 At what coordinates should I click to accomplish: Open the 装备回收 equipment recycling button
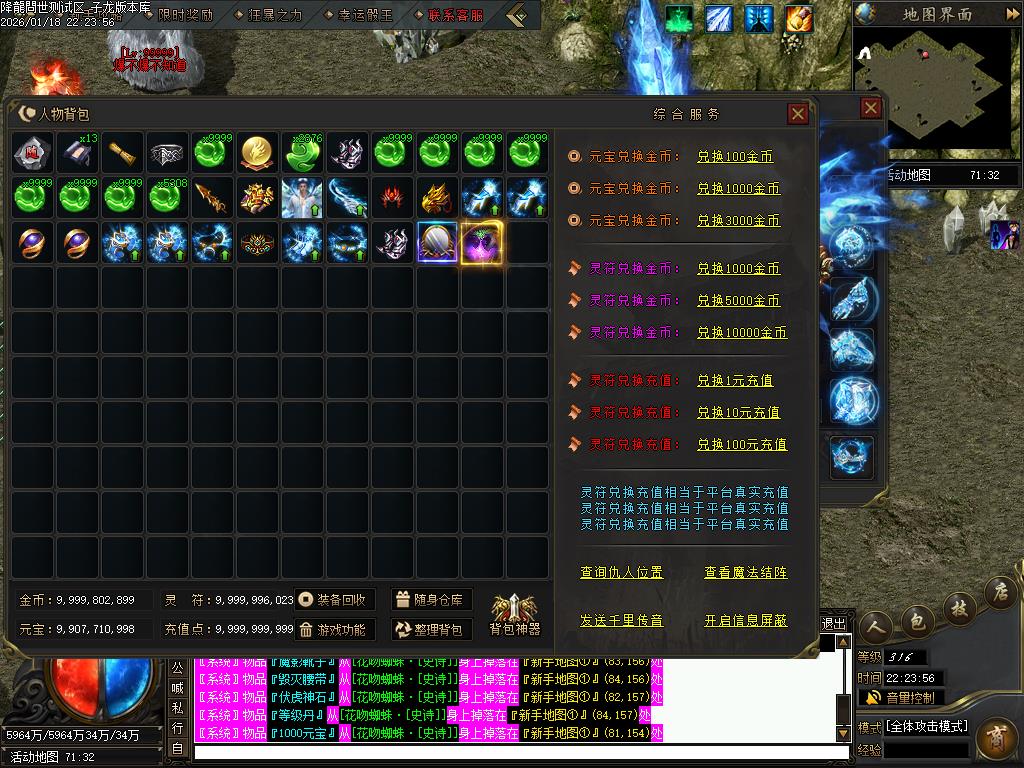335,600
